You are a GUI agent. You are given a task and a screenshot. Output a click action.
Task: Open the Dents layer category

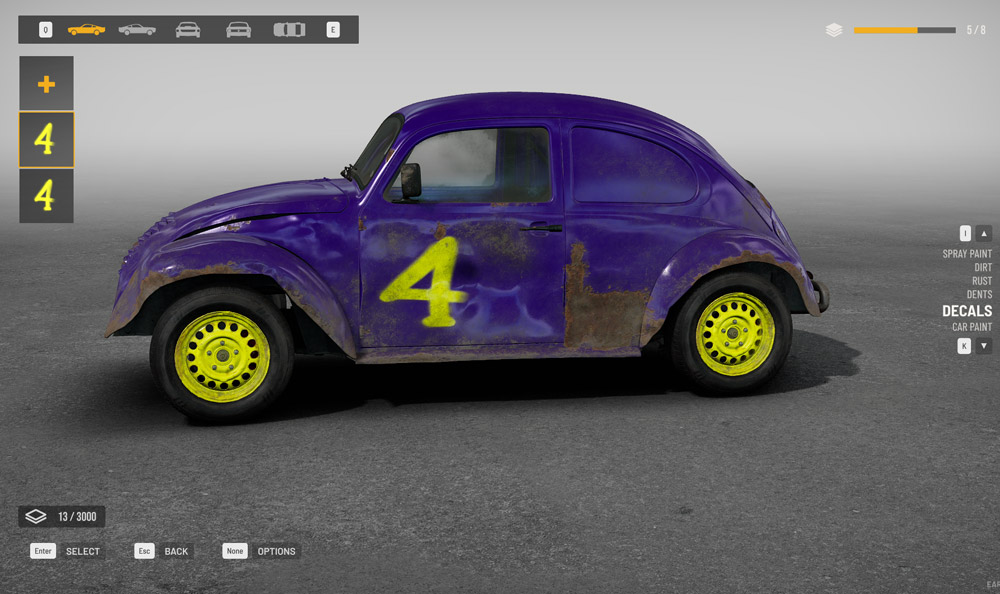tap(979, 295)
